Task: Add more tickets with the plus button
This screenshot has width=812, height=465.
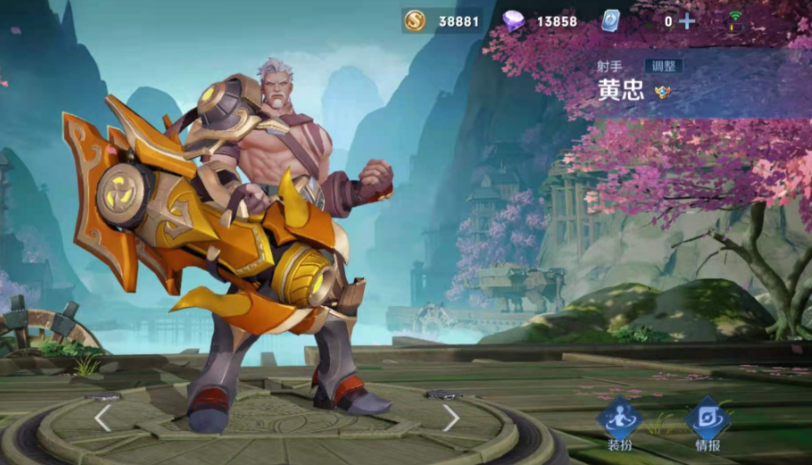Action: point(686,21)
